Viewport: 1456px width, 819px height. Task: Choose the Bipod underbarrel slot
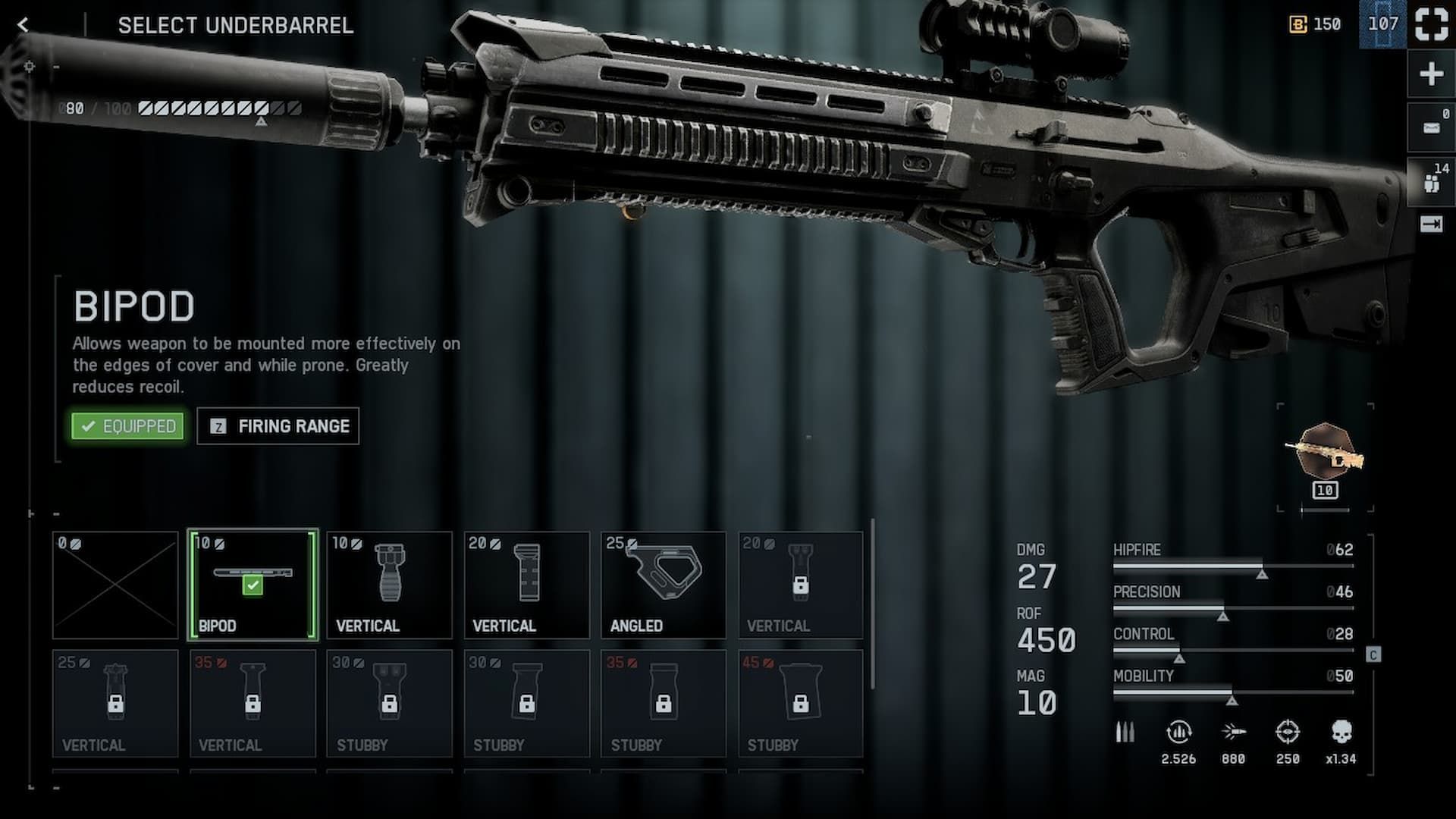253,585
